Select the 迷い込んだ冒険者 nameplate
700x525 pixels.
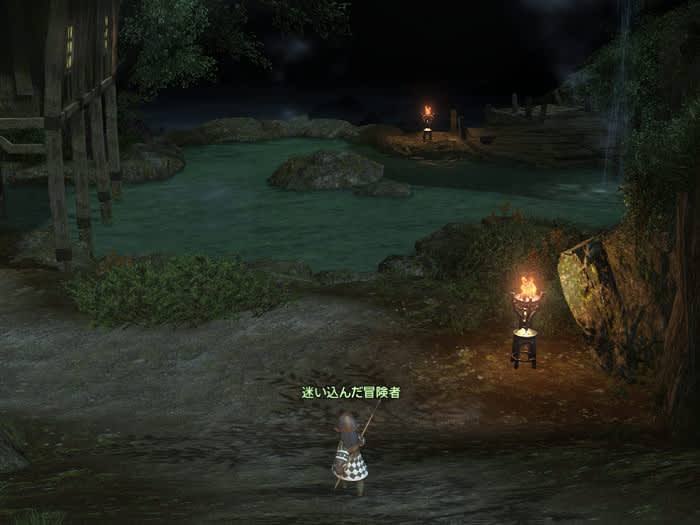pyautogui.click(x=351, y=393)
